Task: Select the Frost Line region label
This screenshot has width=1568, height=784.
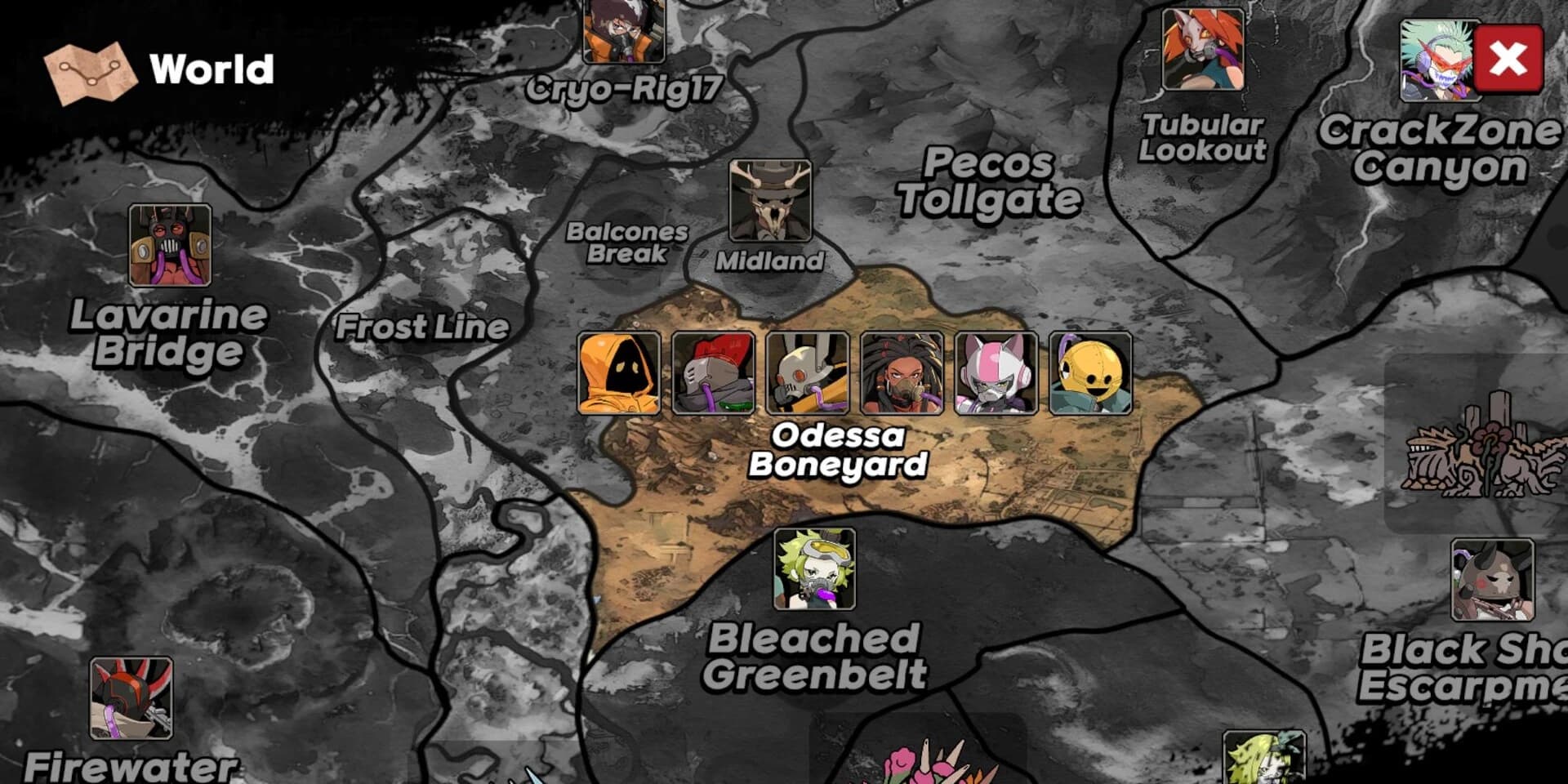Action: tap(423, 327)
